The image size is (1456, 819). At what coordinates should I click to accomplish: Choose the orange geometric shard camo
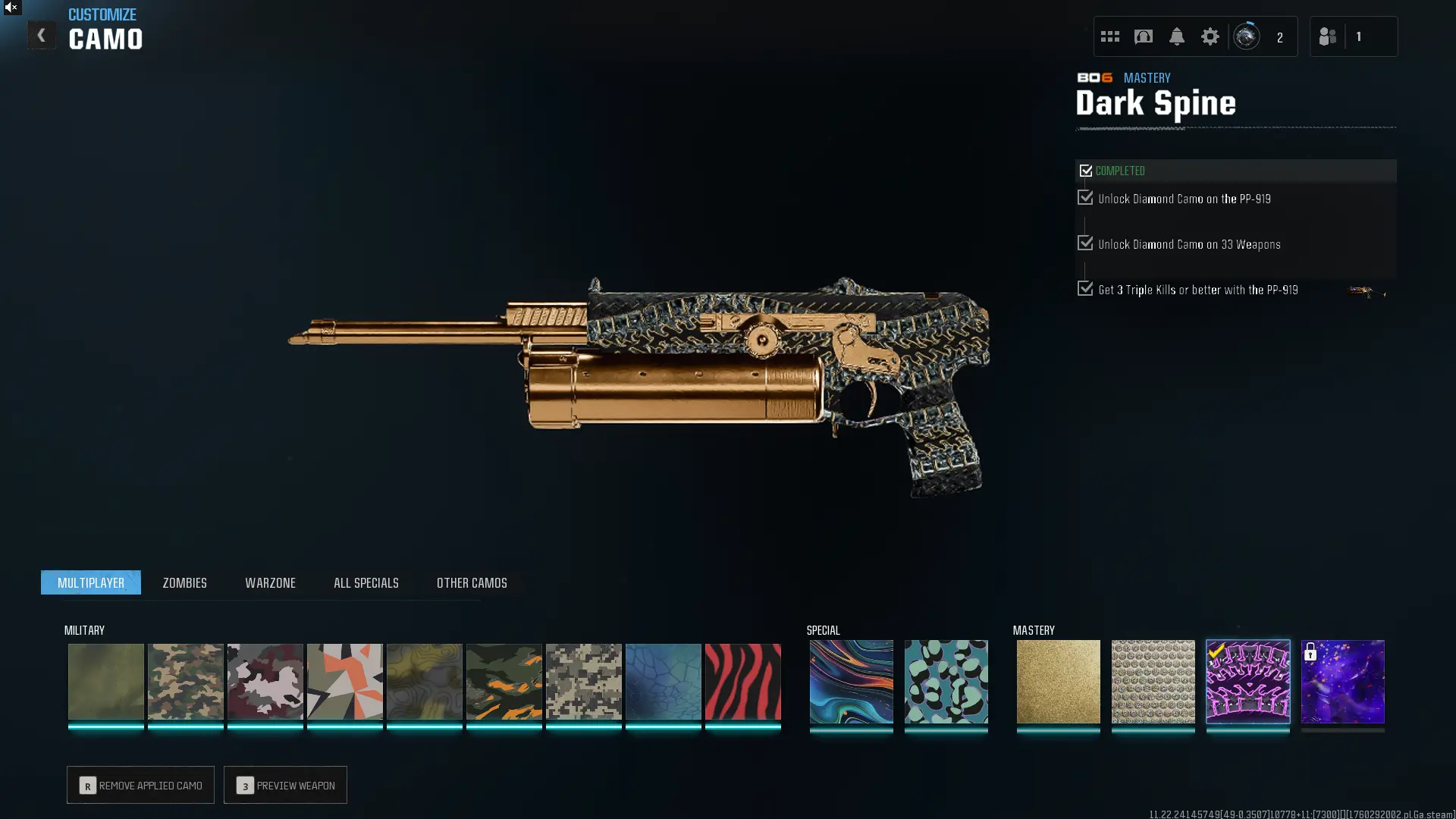click(344, 681)
